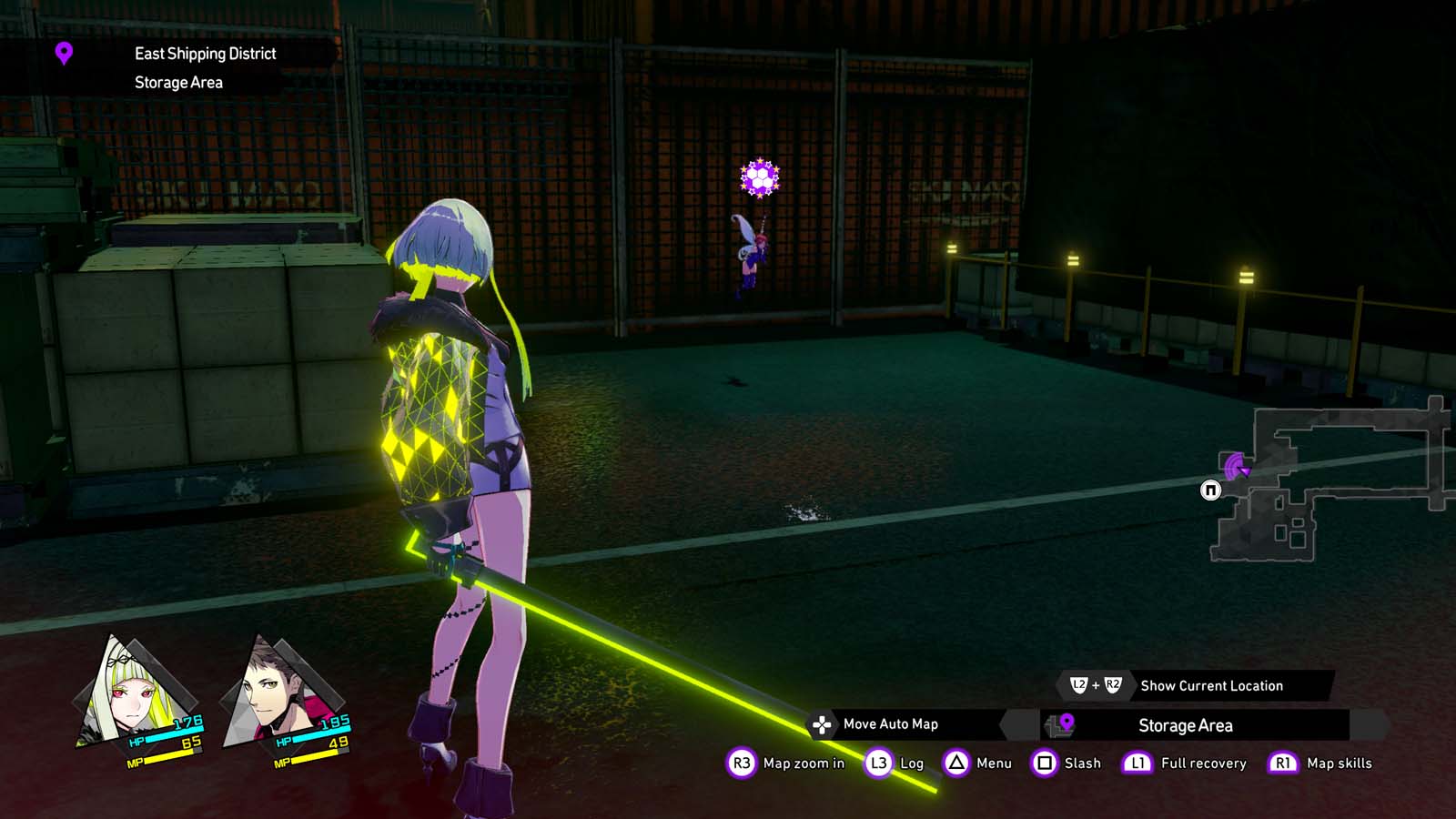Click the D-pad icon next to Move Auto Map
Screen dimensions: 1456x819
pos(822,725)
